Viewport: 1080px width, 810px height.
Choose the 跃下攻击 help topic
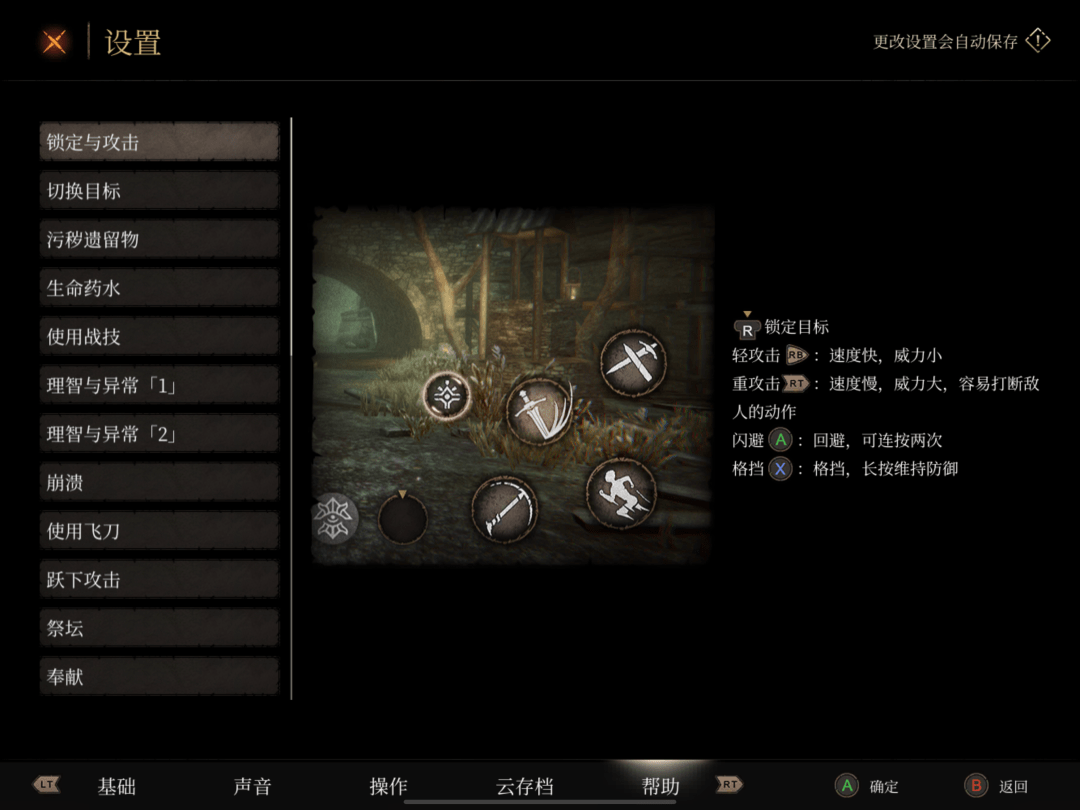coord(159,580)
